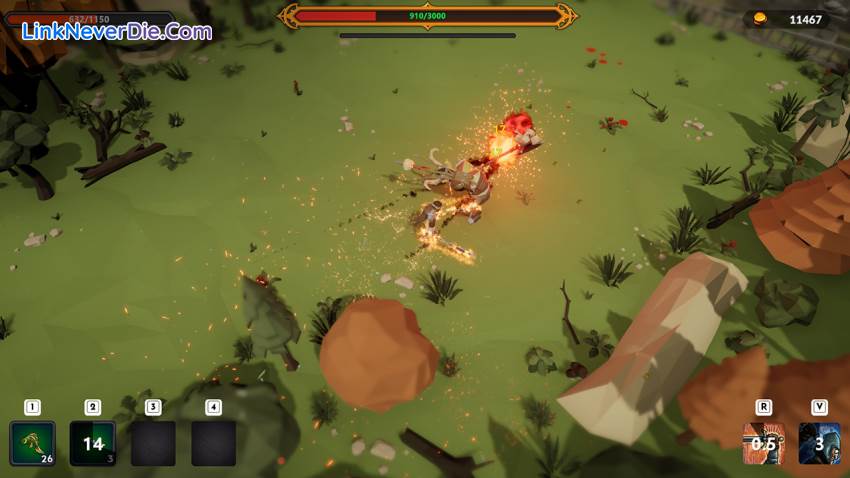Screen dimensions: 850x478
Task: Use the slot 2 item on cooldown 14
Action: coord(93,443)
